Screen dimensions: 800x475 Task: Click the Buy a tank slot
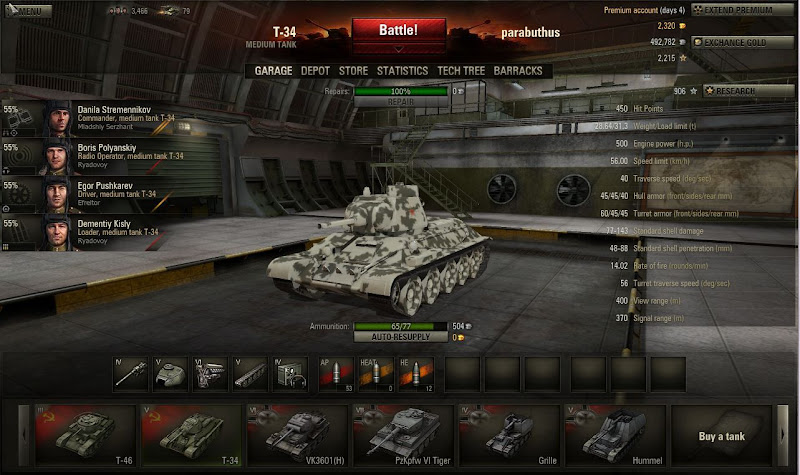coord(721,435)
